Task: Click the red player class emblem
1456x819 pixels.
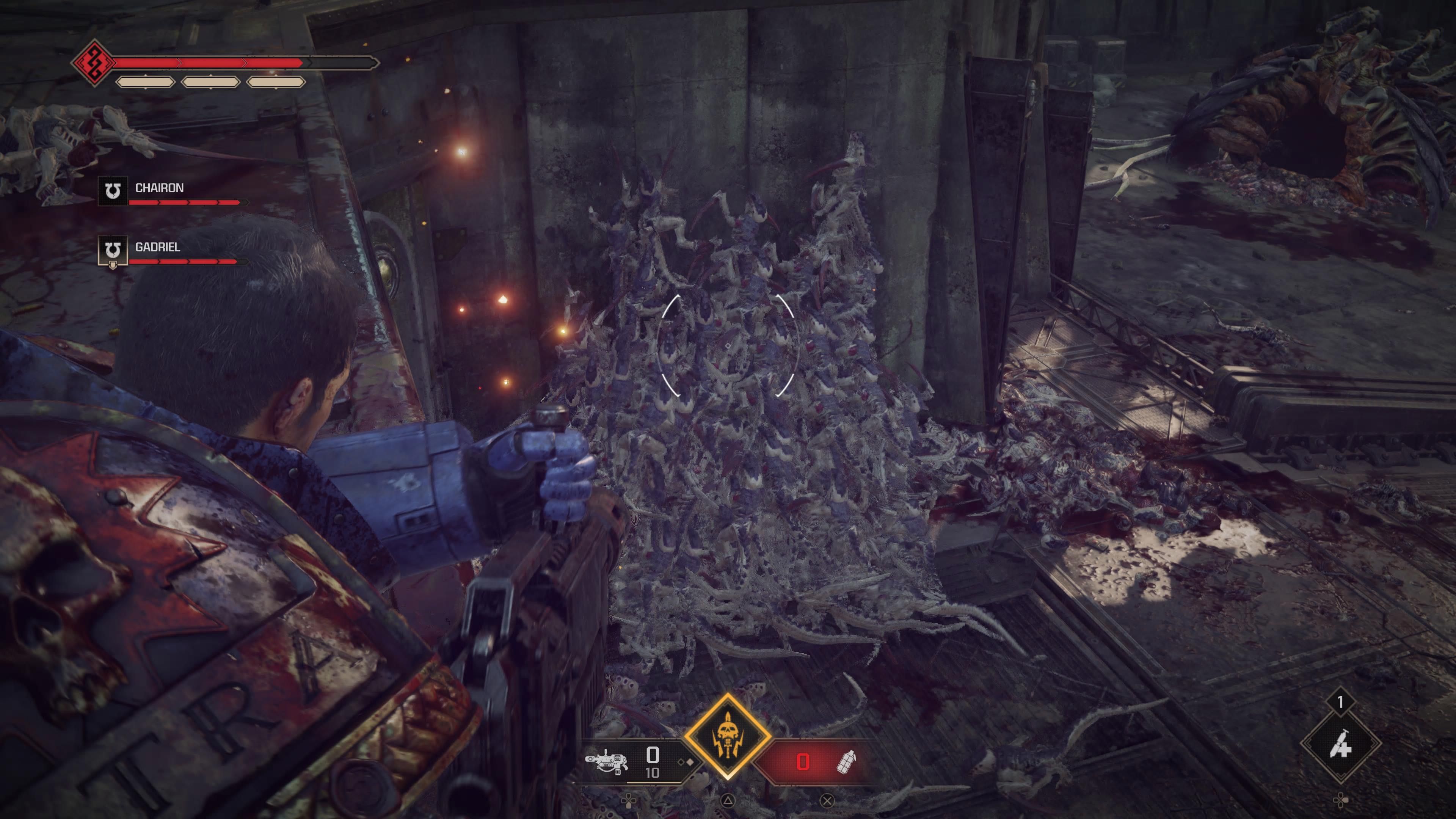Action: [94, 62]
